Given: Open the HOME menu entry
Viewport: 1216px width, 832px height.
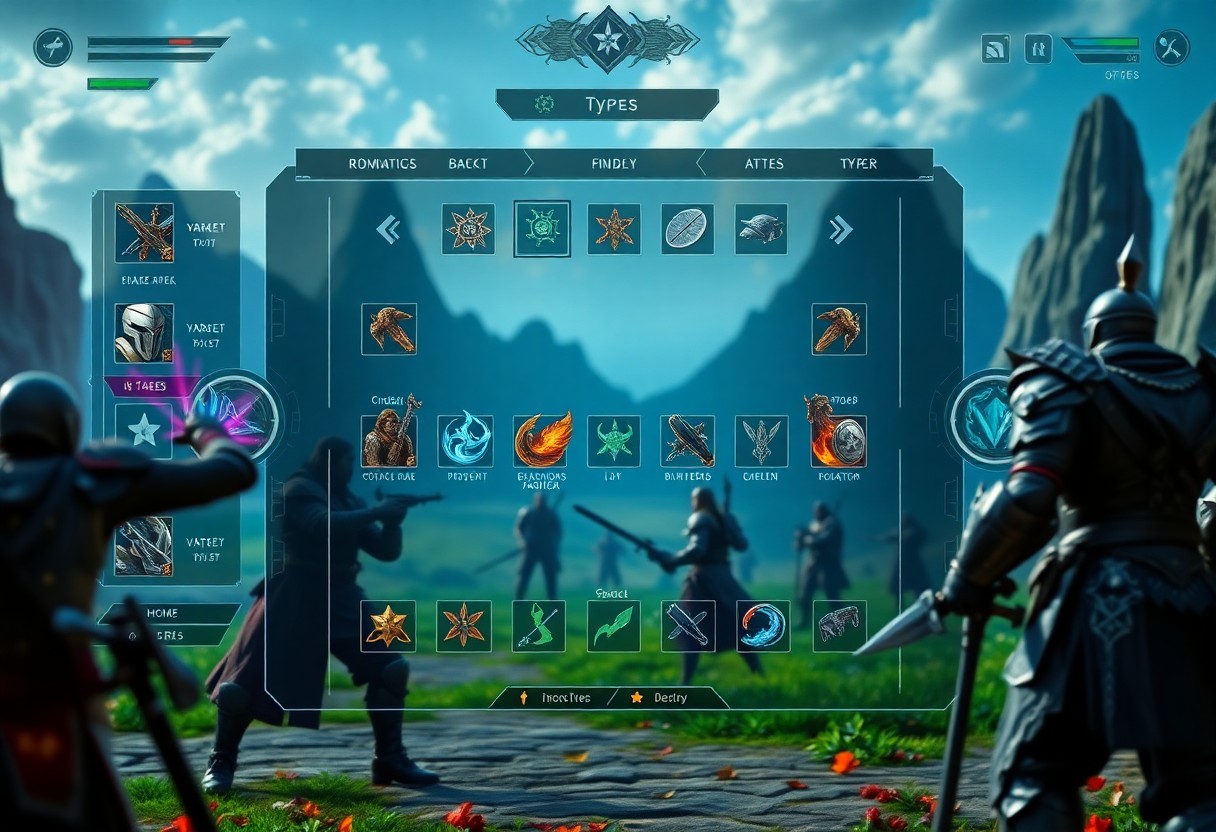Looking at the screenshot, I should [x=162, y=613].
